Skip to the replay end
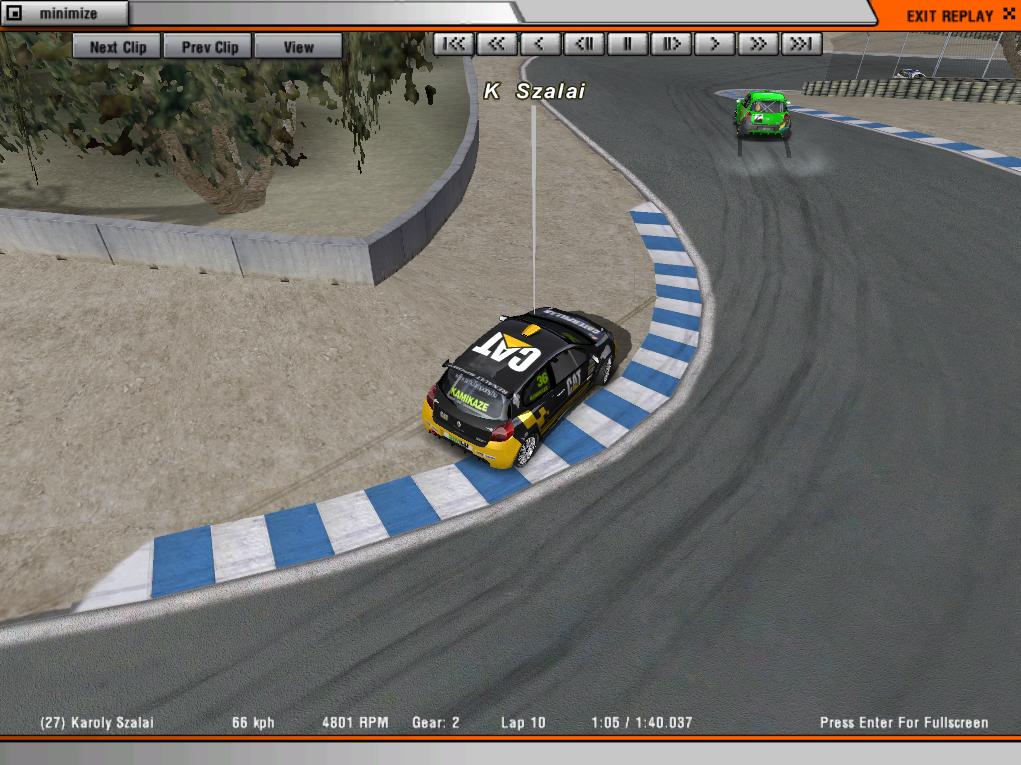 tap(801, 44)
